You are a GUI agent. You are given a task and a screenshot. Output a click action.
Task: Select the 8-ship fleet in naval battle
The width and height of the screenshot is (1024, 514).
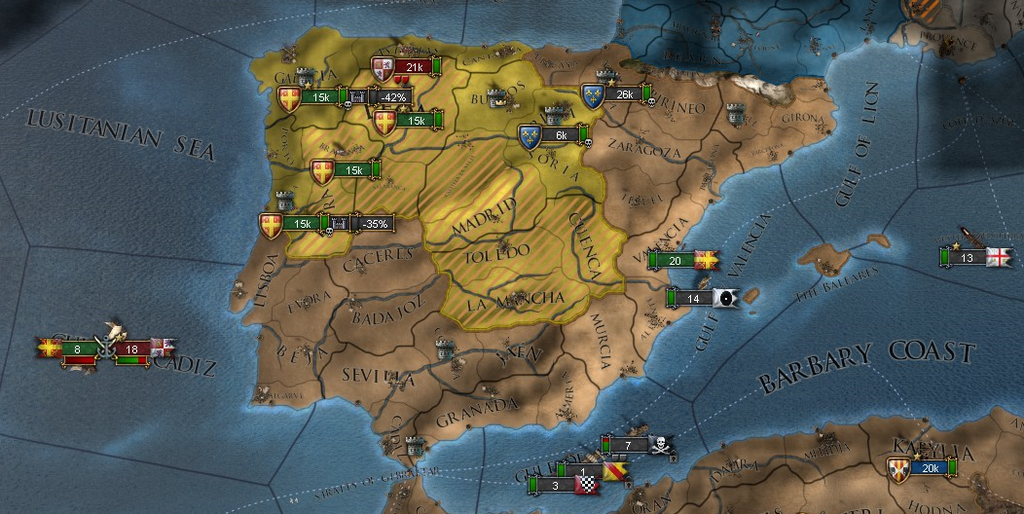coord(78,348)
